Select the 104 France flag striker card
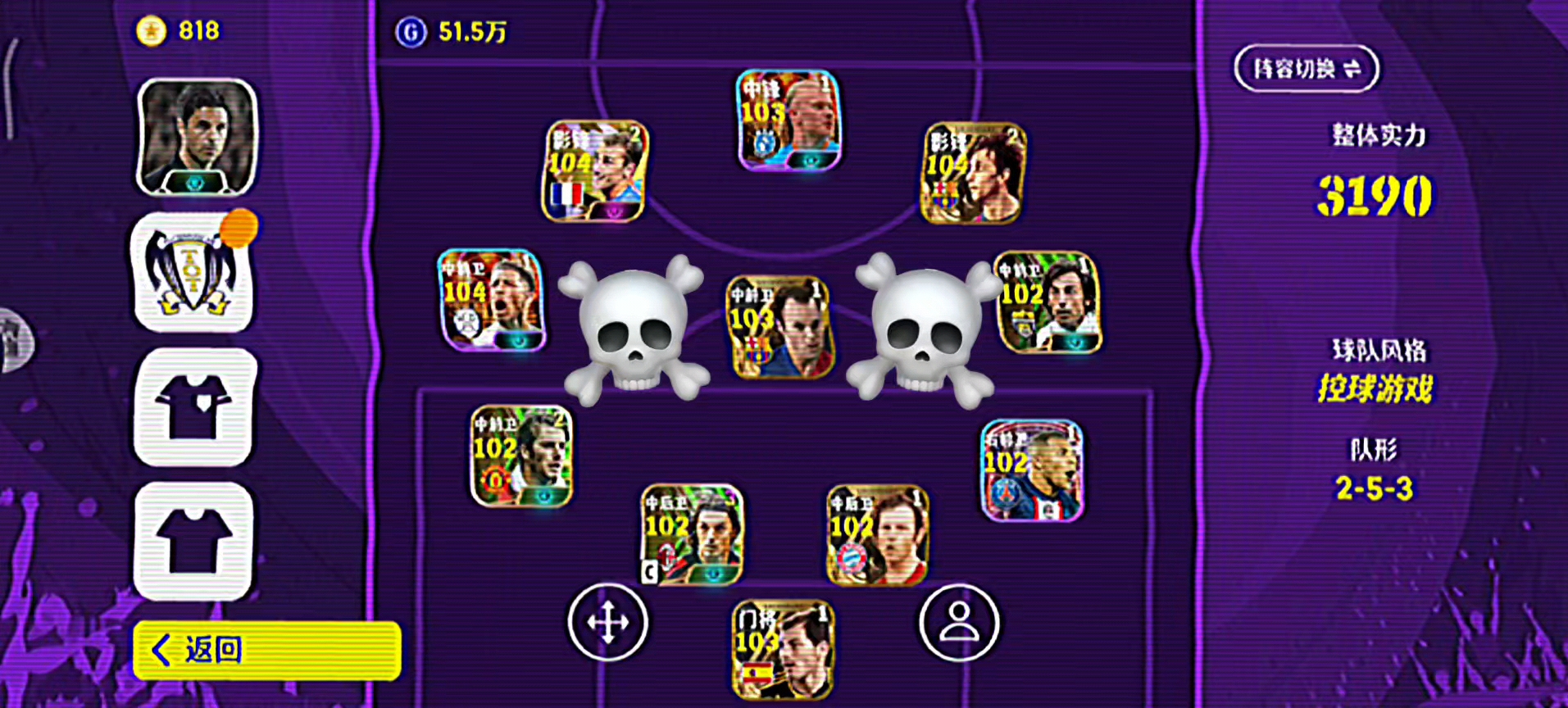This screenshot has width=1568, height=708. (x=595, y=172)
